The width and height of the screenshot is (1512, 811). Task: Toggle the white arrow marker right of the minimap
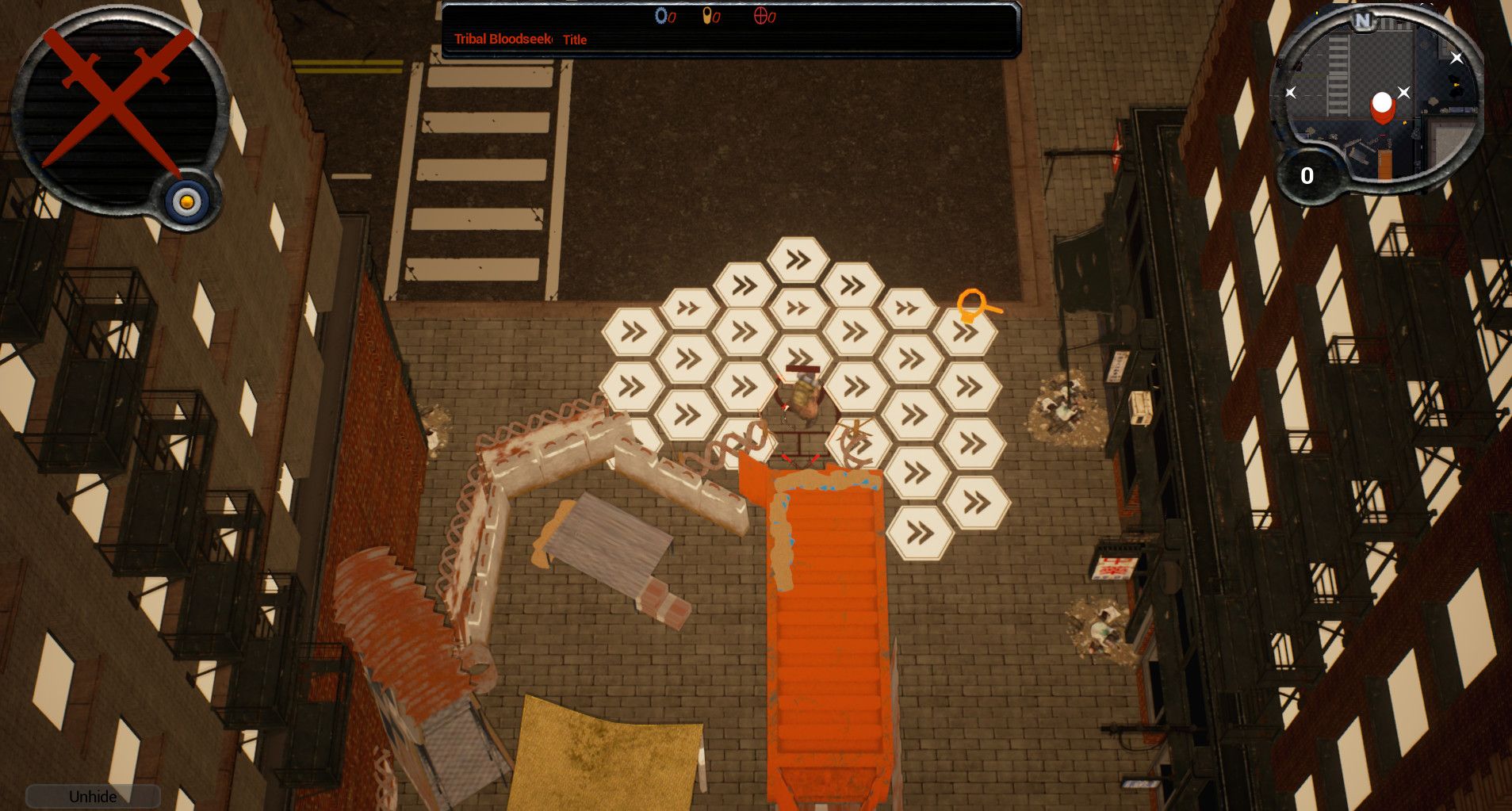pos(1456,58)
